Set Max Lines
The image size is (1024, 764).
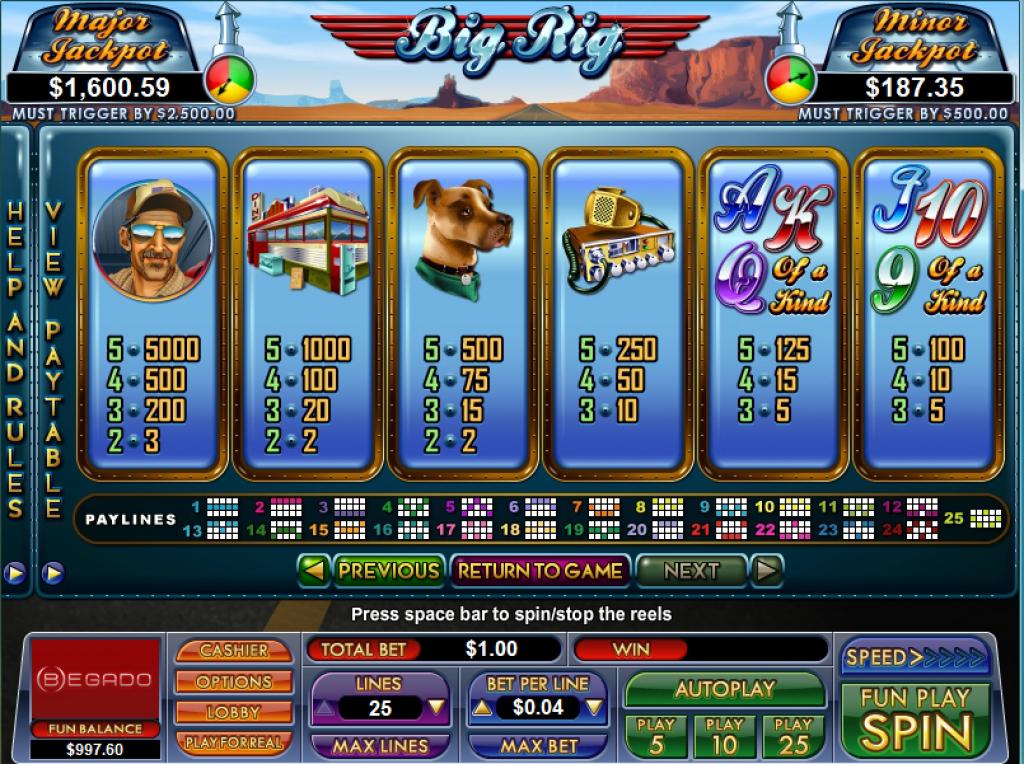pyautogui.click(x=380, y=746)
